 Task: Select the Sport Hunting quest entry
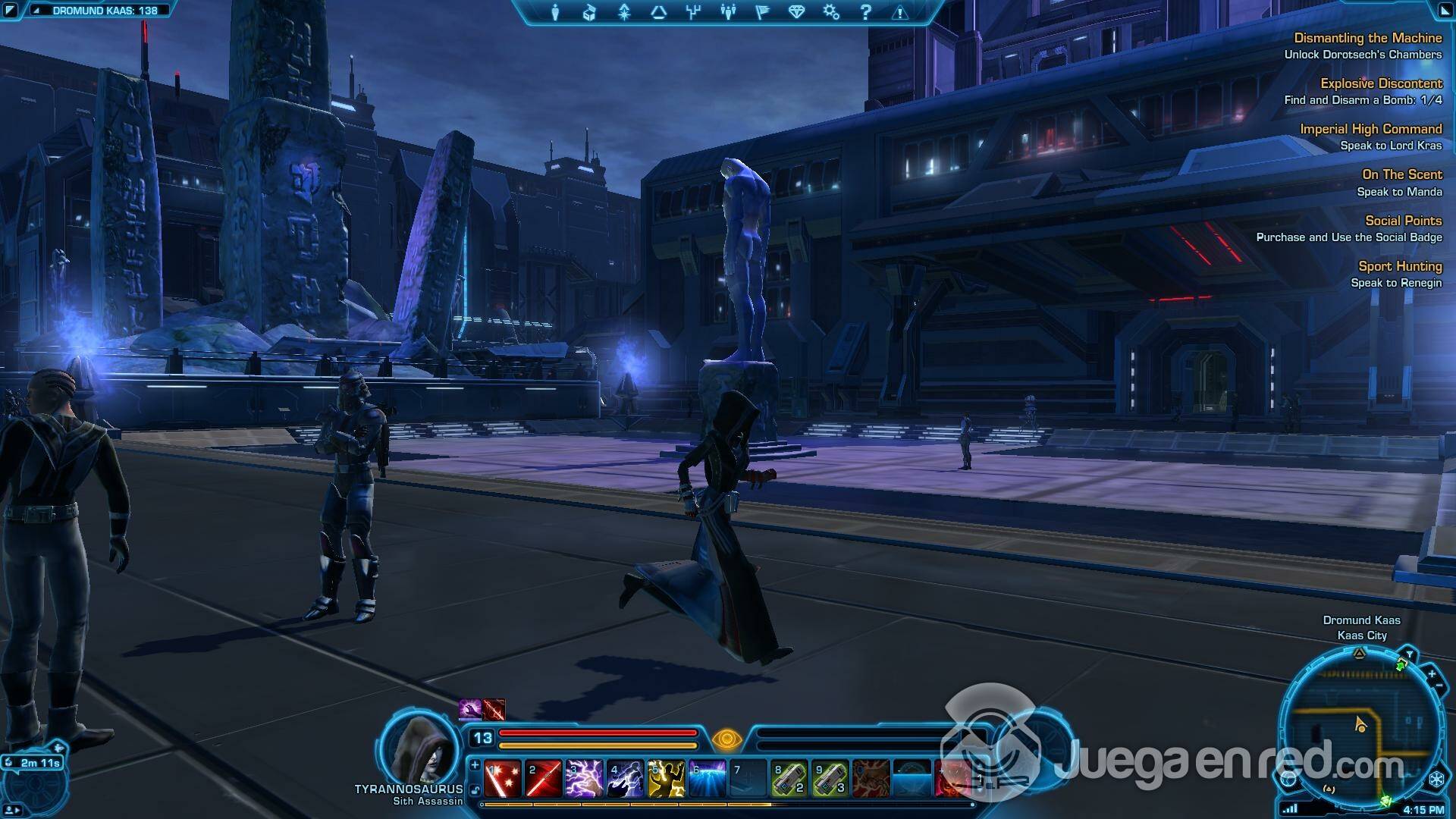[1400, 266]
